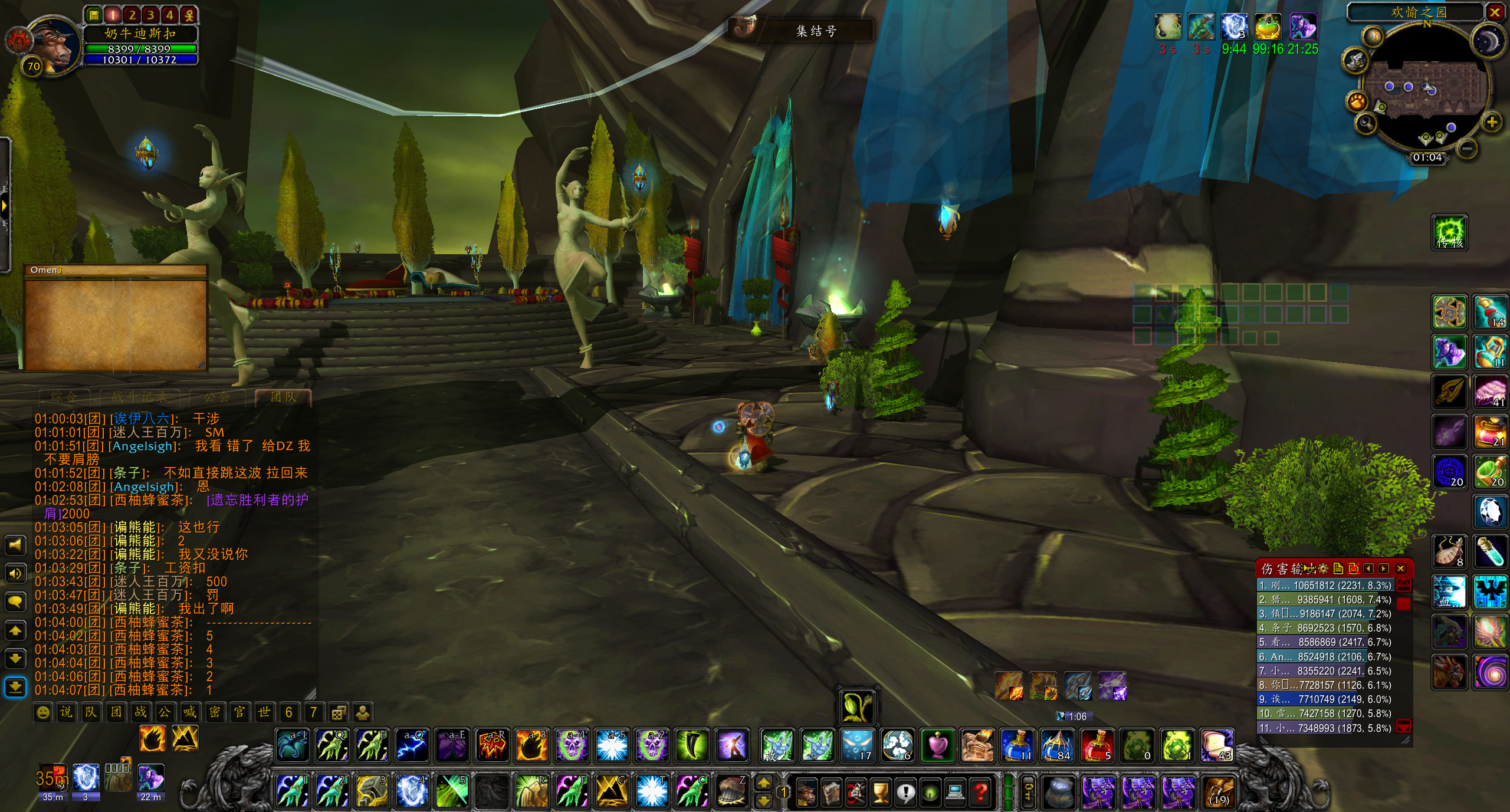Toggle the lower speaker icon near chat
The image size is (1510, 812).
[15, 573]
